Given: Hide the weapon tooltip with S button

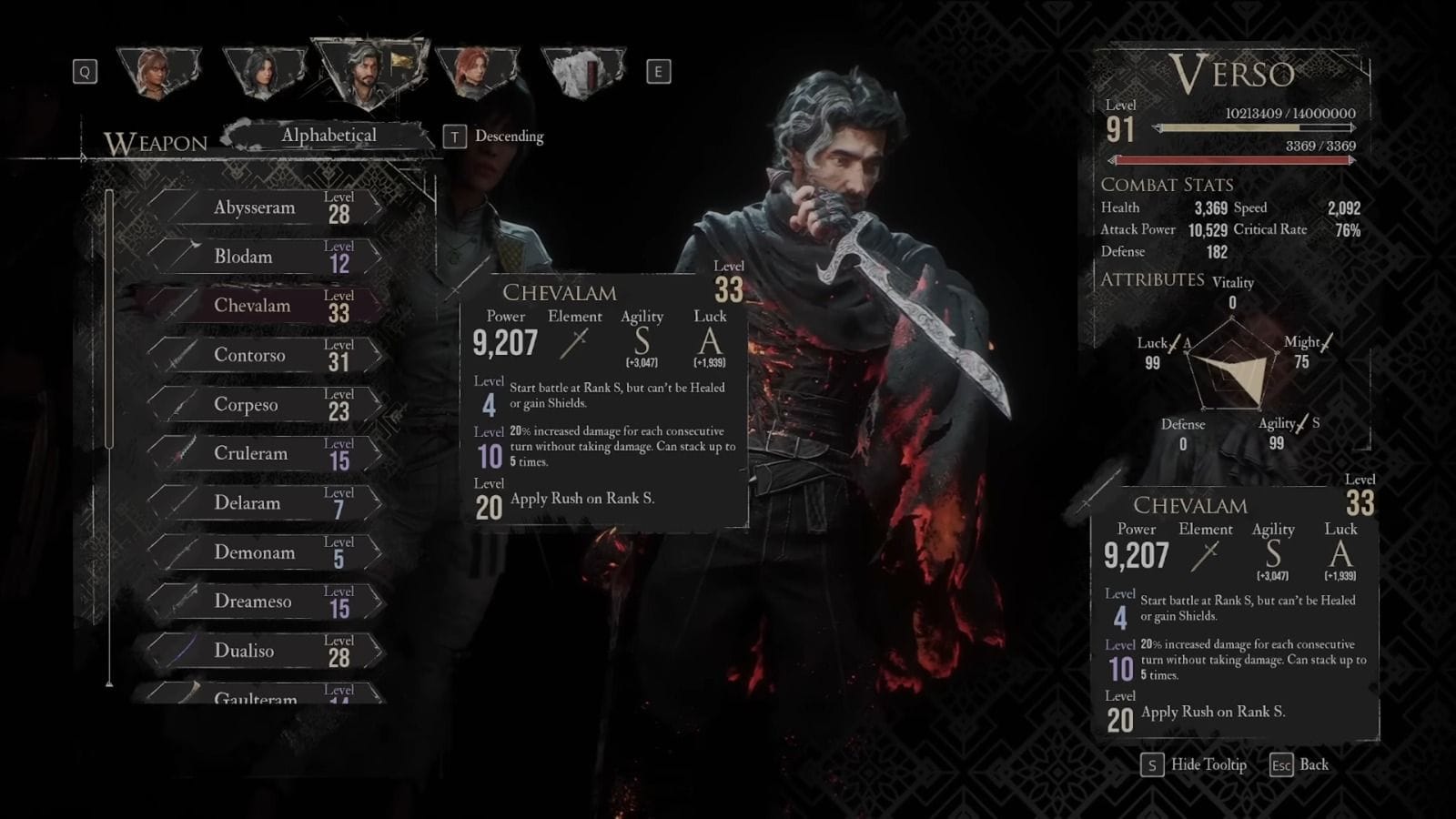Looking at the screenshot, I should [x=1152, y=765].
